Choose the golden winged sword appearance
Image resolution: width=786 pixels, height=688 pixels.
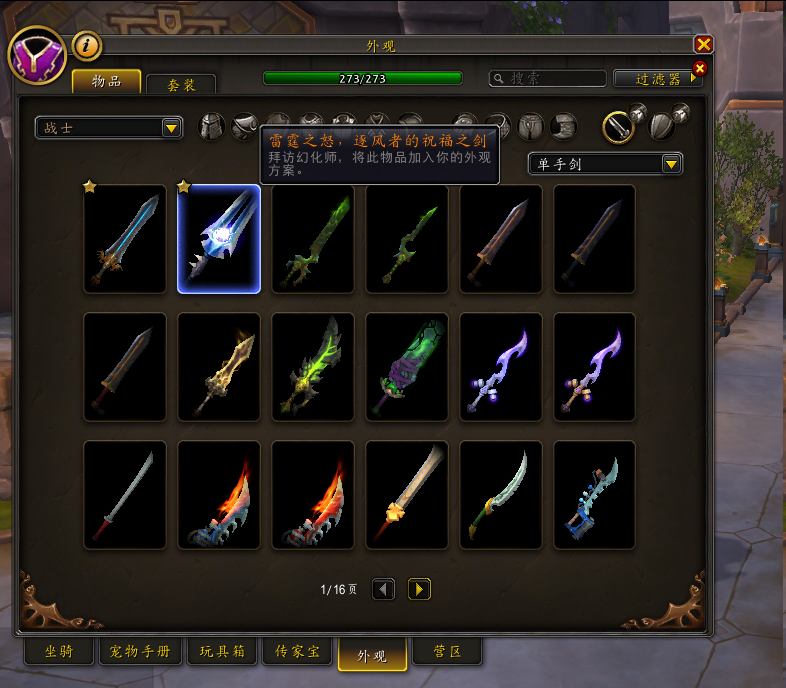click(219, 367)
